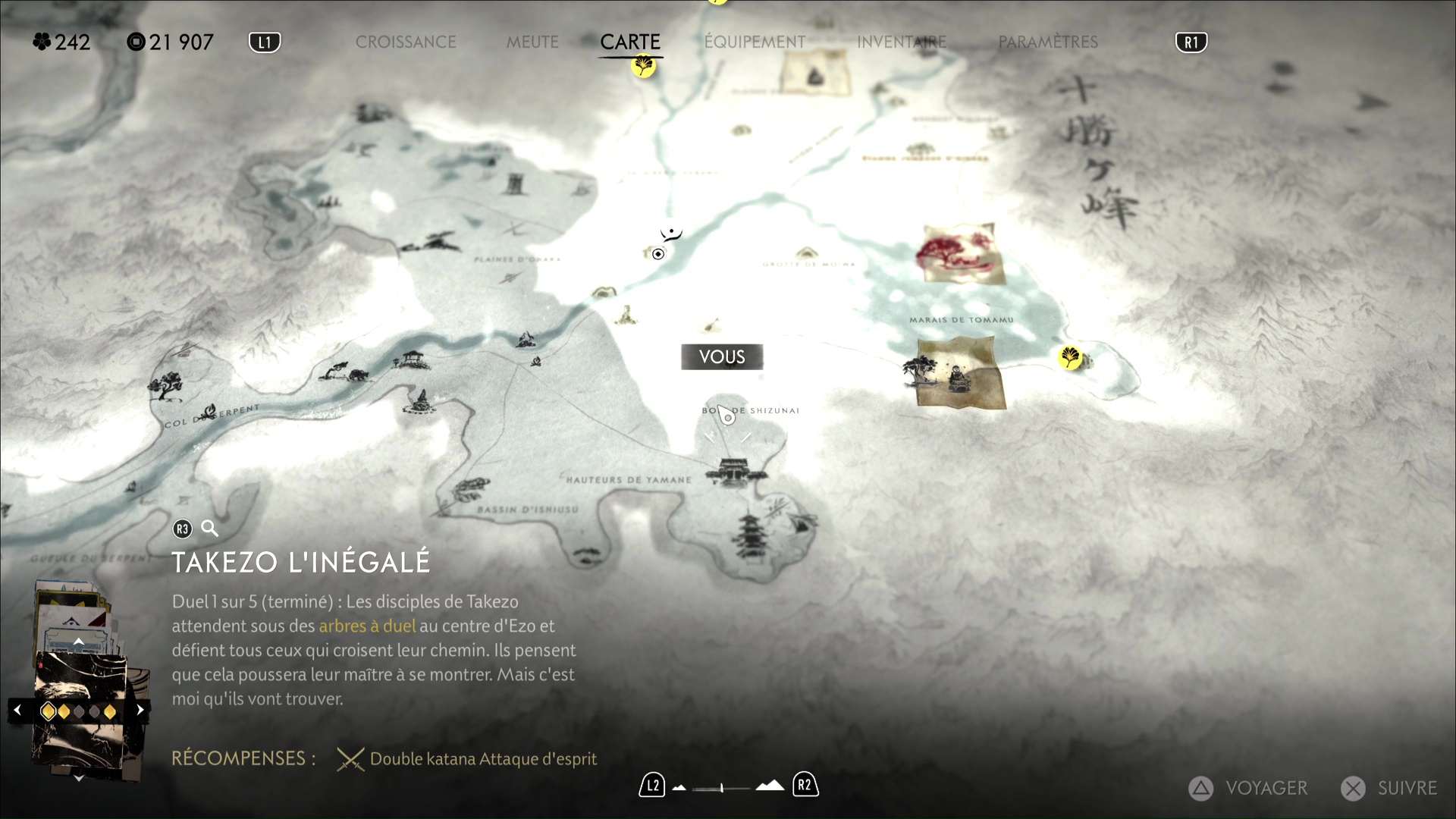
Task: Go to the Équipement tab
Action: pyautogui.click(x=755, y=42)
